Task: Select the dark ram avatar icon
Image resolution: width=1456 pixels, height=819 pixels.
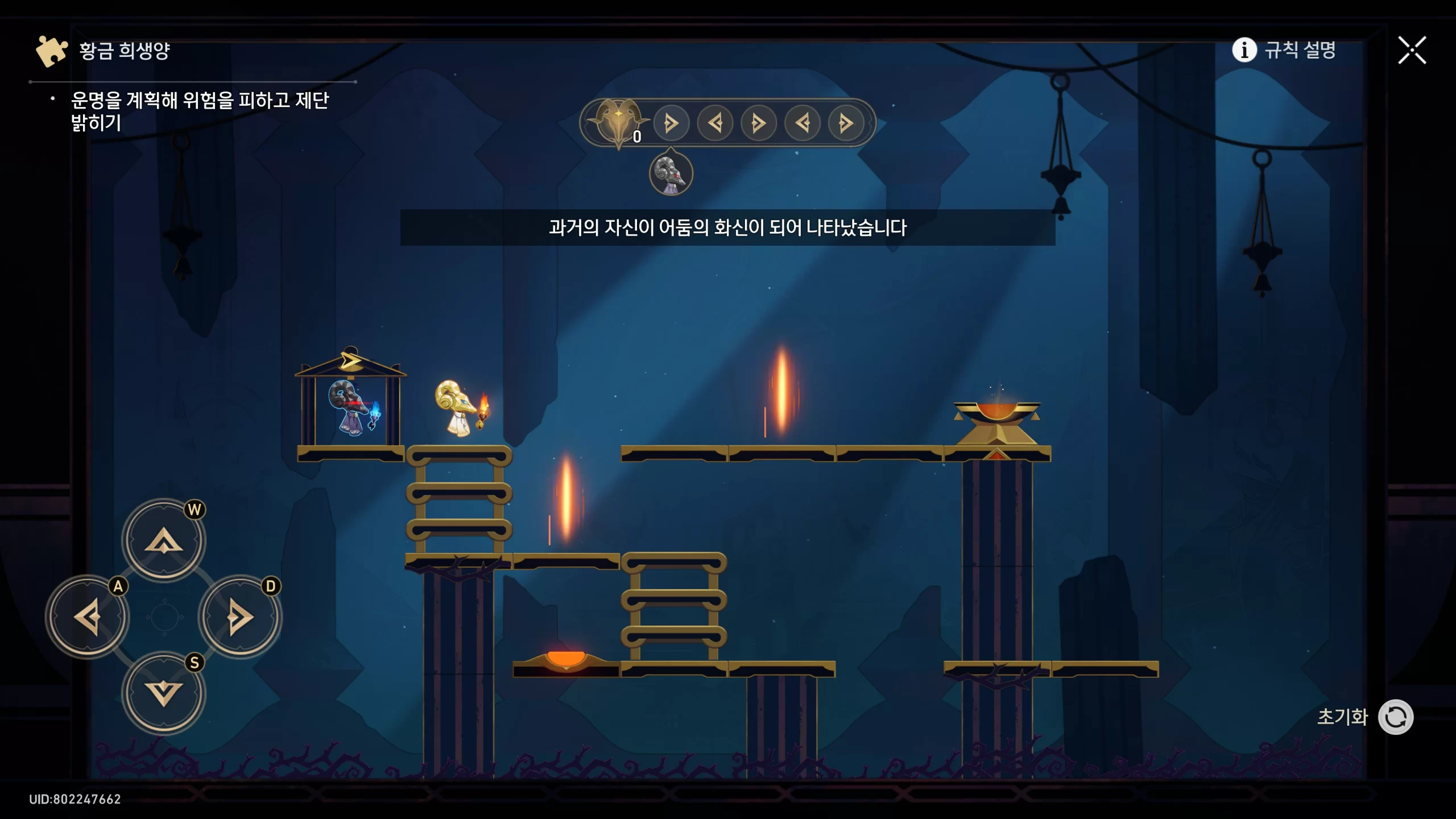Action: click(x=671, y=173)
